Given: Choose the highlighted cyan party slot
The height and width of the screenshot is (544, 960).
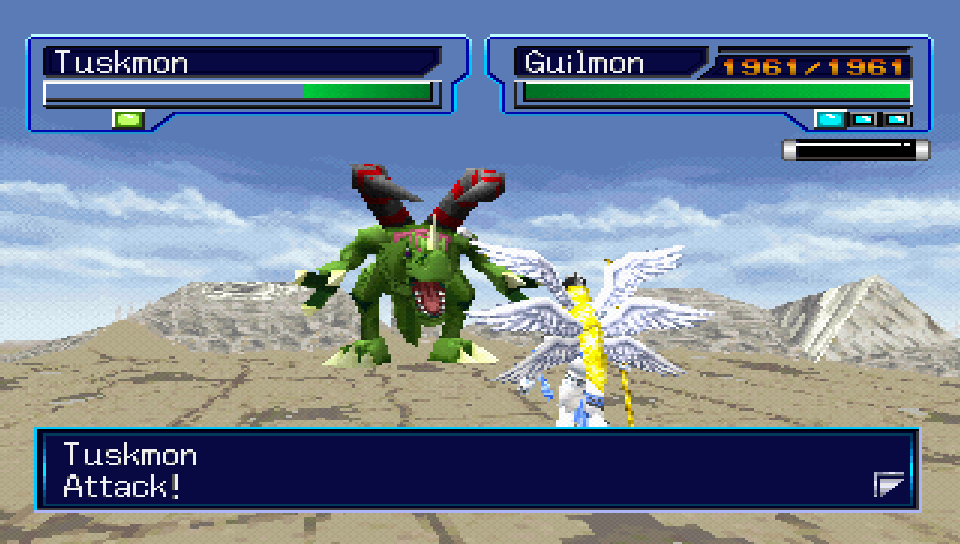Looking at the screenshot, I should click(x=830, y=120).
